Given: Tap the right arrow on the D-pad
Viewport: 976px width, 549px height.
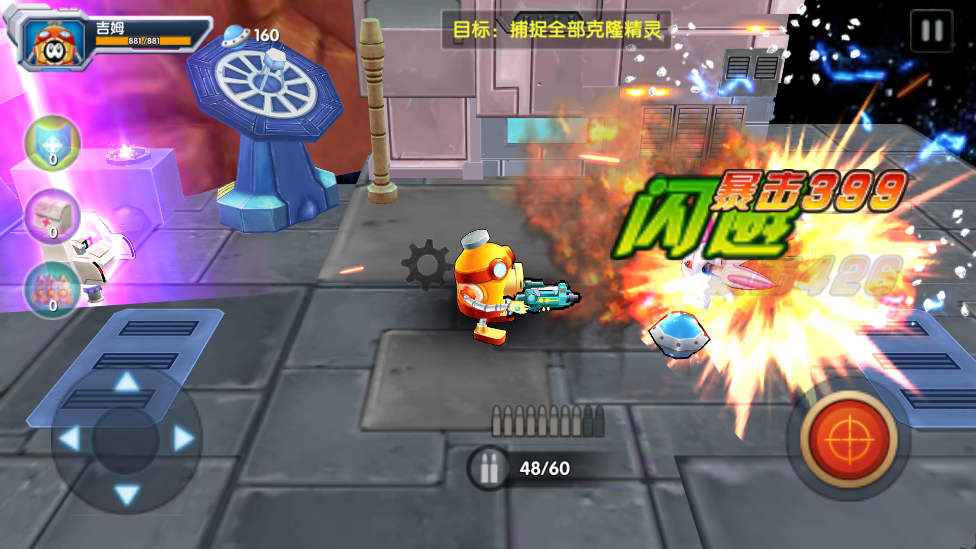Looking at the screenshot, I should pyautogui.click(x=184, y=438).
